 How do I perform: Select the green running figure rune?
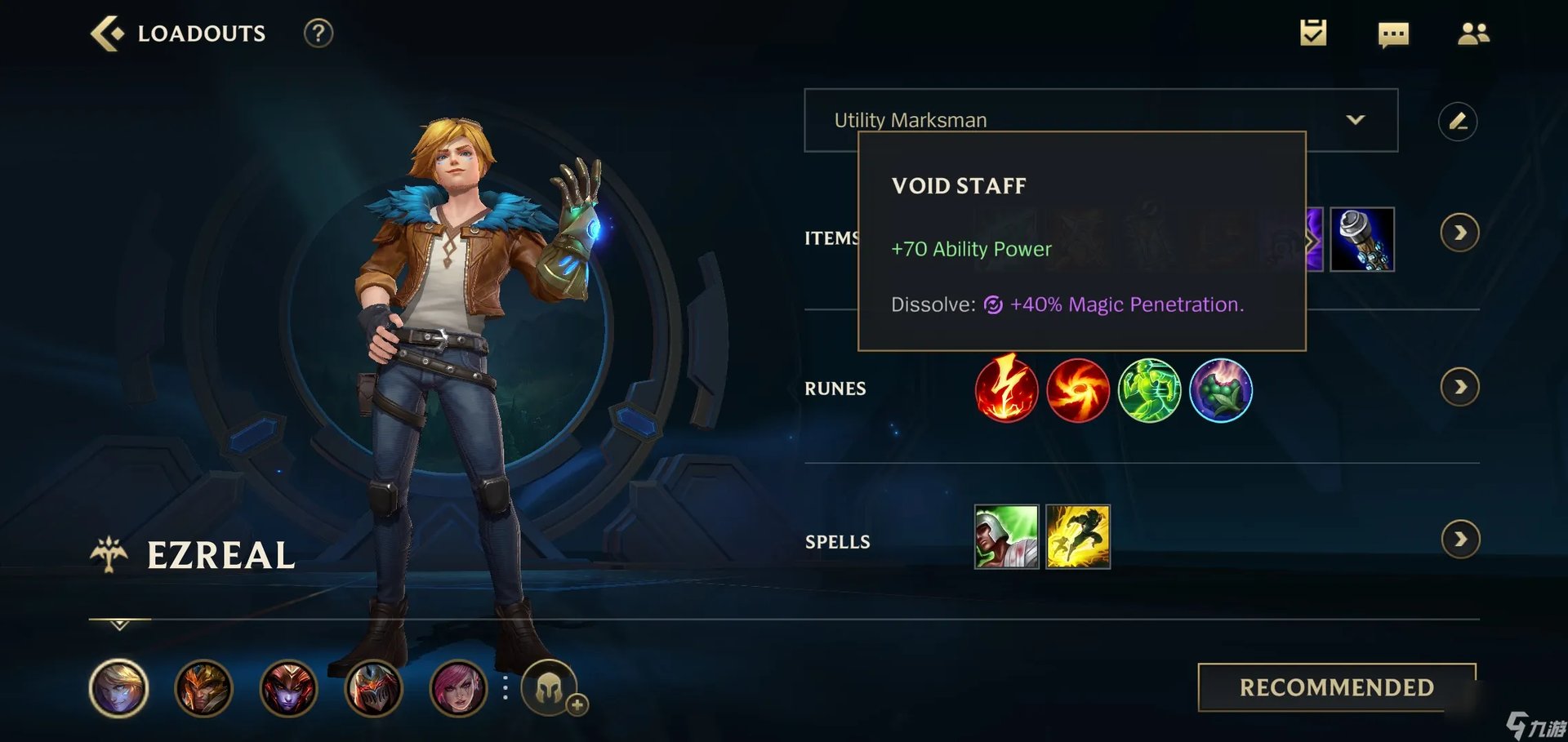(x=1150, y=391)
